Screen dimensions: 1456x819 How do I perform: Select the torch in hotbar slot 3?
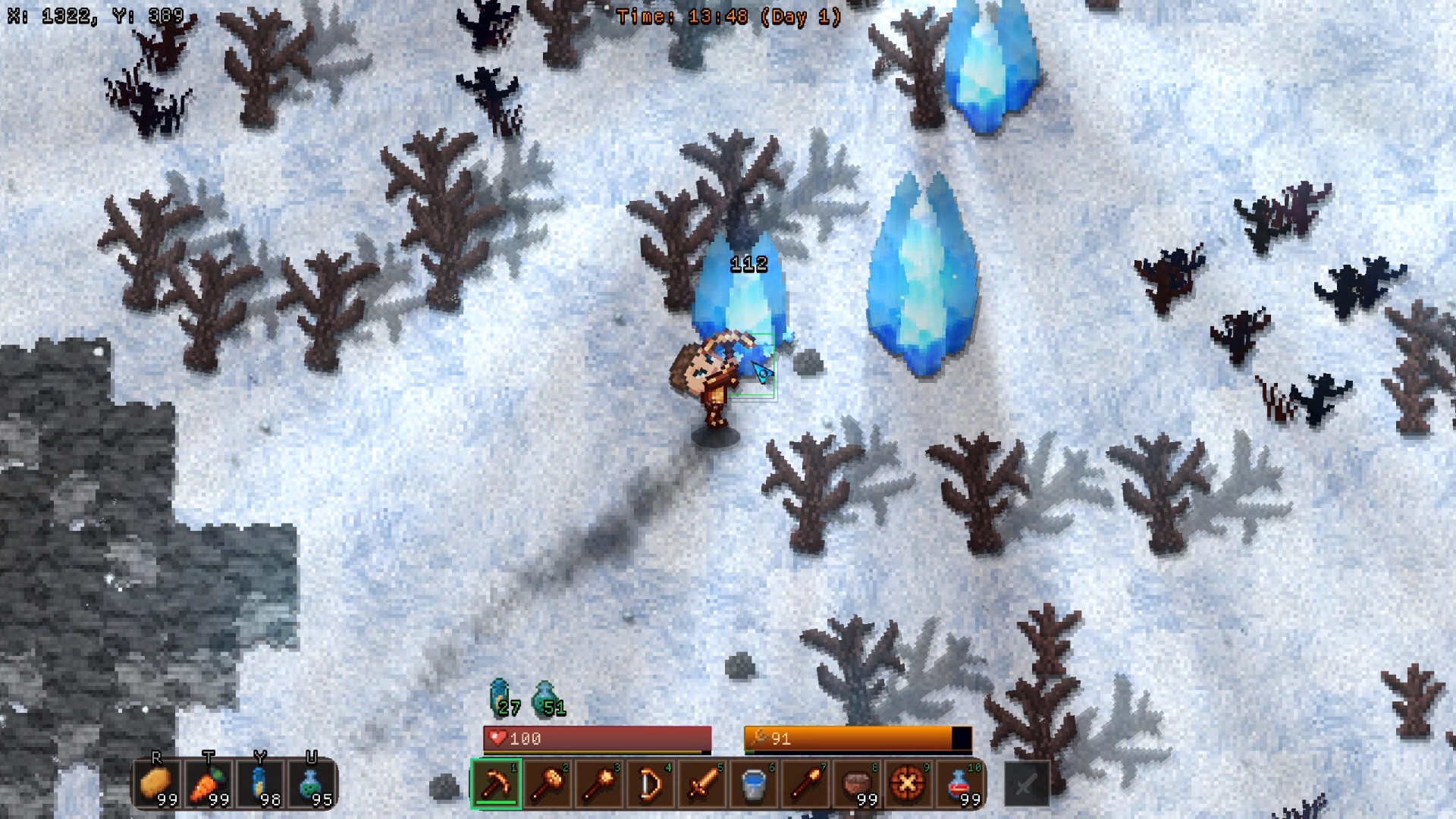[x=599, y=785]
